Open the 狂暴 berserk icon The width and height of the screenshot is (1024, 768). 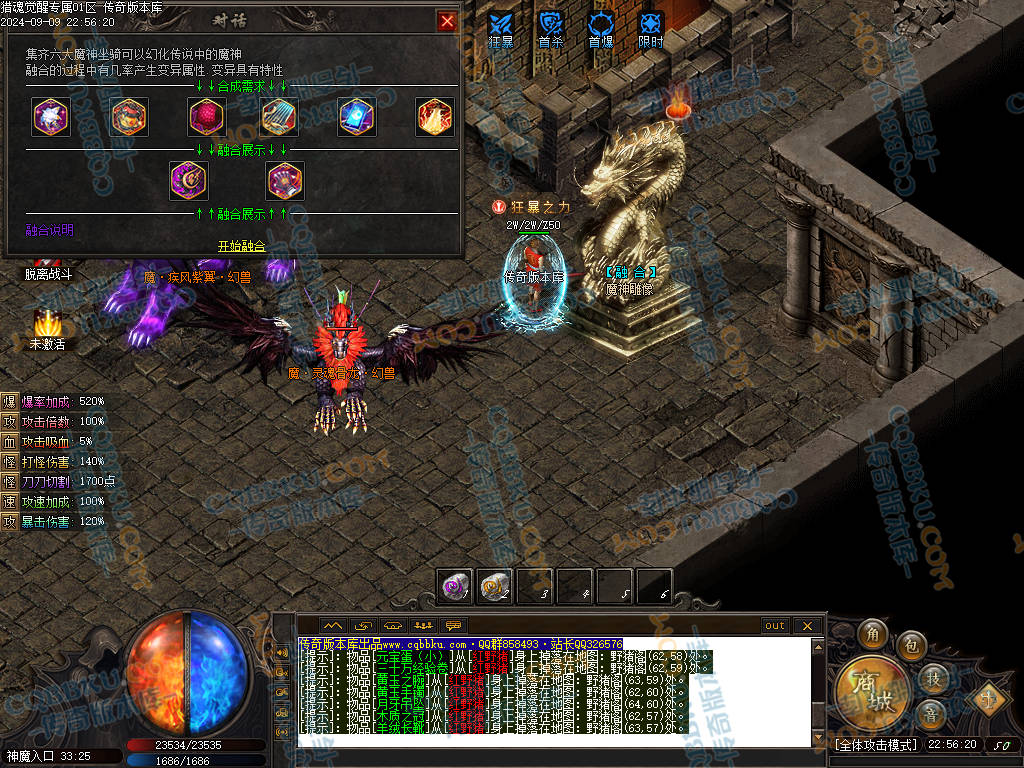501,27
